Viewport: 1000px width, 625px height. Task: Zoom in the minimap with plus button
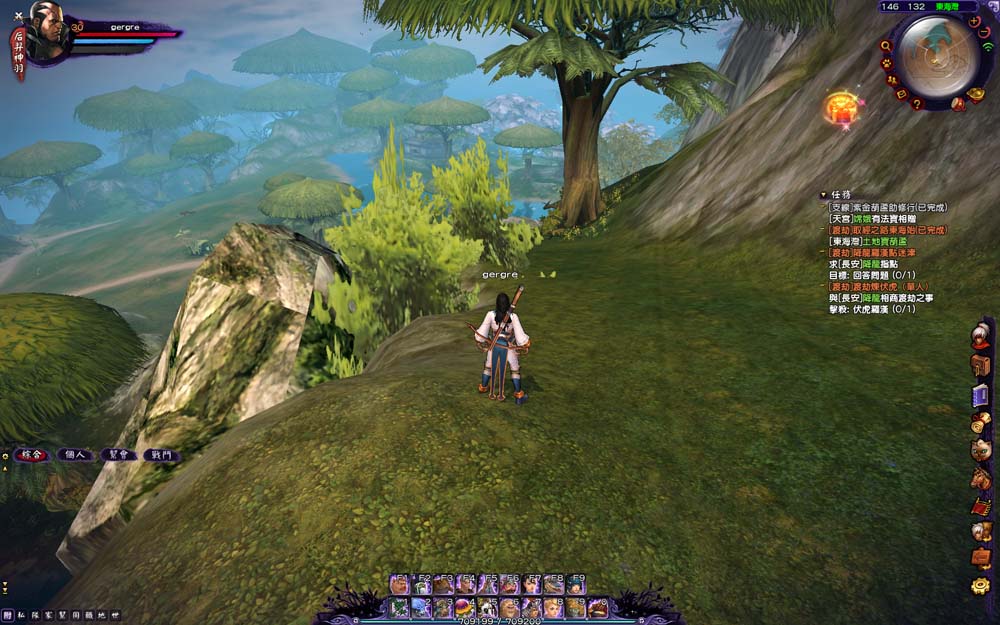click(974, 21)
